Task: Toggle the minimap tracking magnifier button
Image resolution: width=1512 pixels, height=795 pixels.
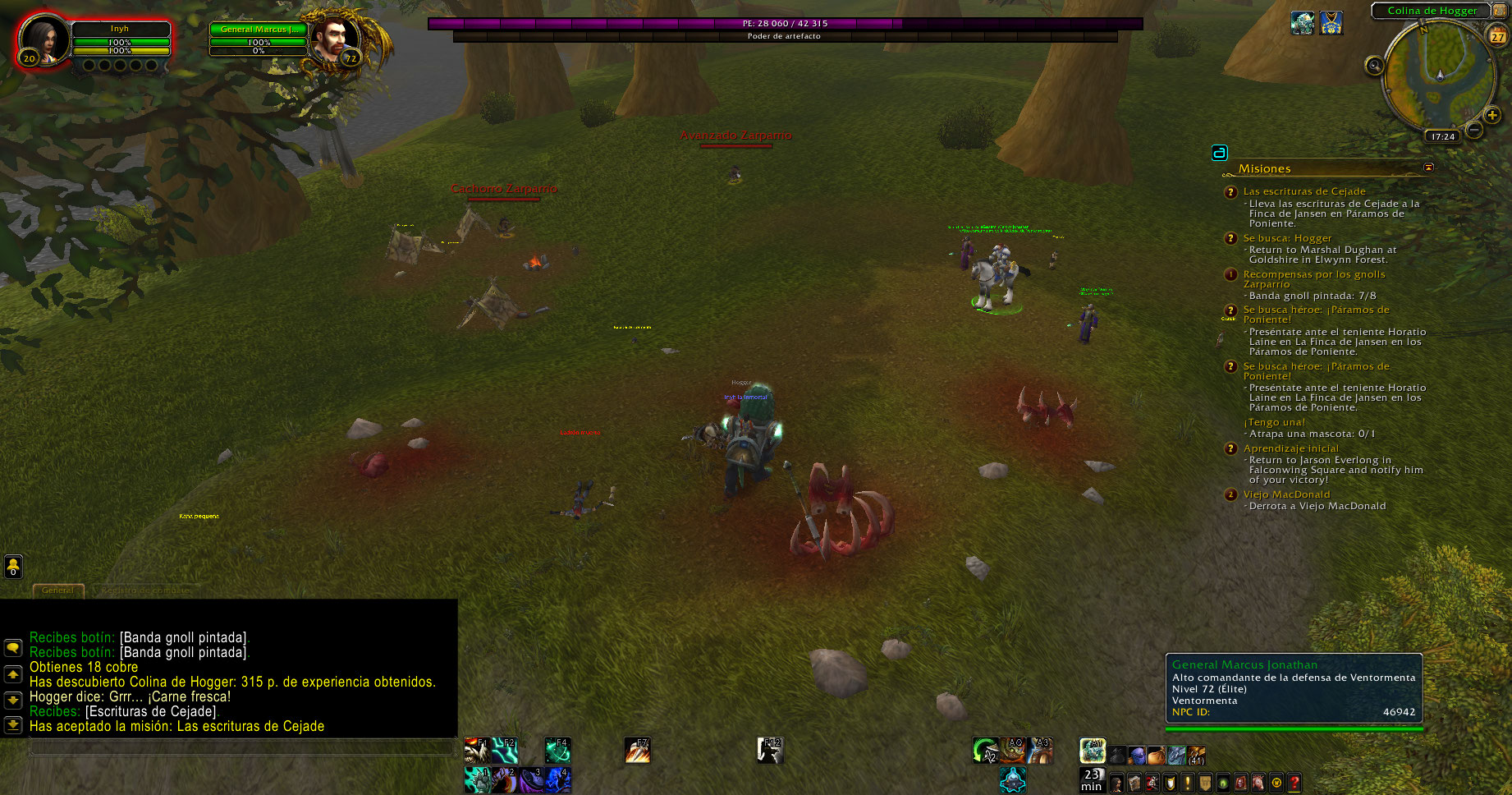Action: click(1374, 66)
